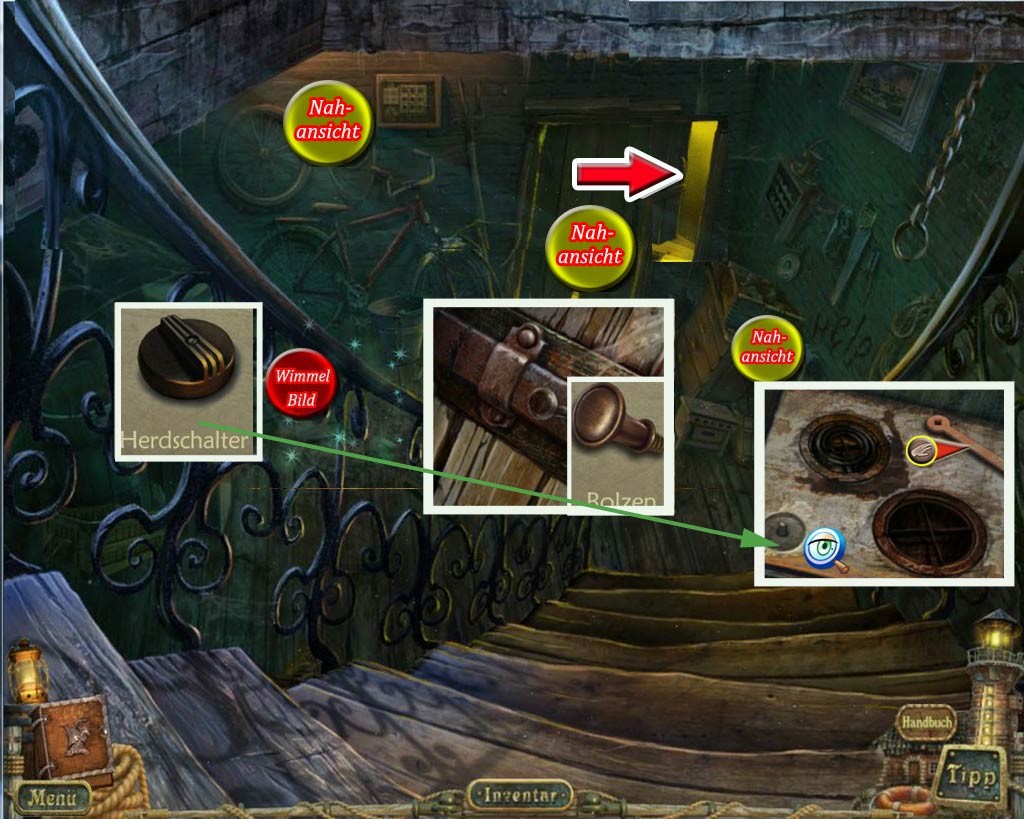Open the Handbuch guide
Viewport: 1024px width, 819px height.
[x=924, y=721]
